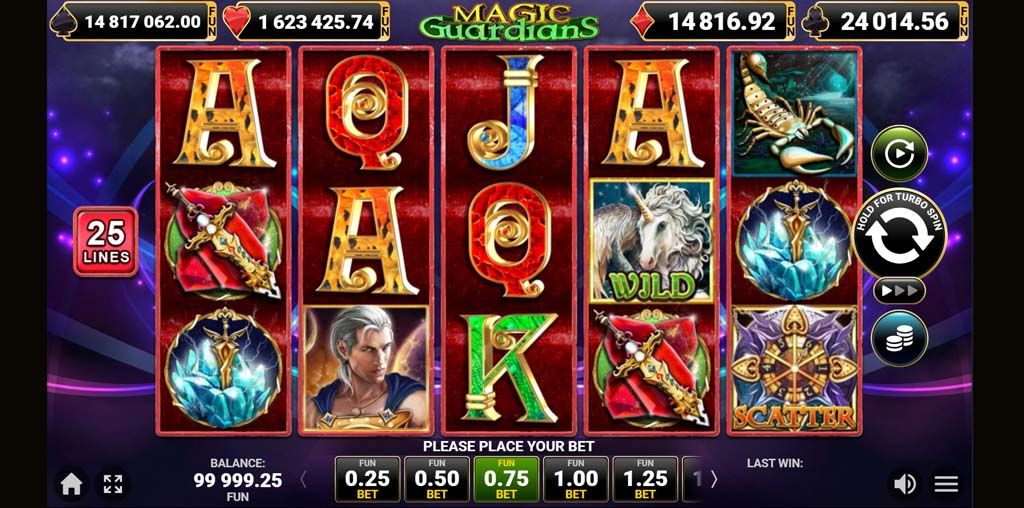Spin the reels with the main spin button
The width and height of the screenshot is (1024, 508).
pyautogui.click(x=899, y=235)
